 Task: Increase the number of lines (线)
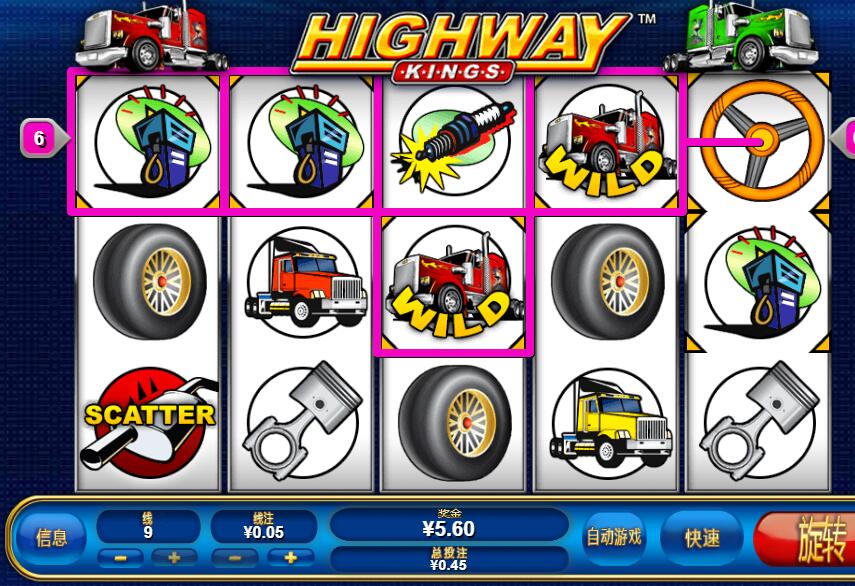pyautogui.click(x=173, y=558)
